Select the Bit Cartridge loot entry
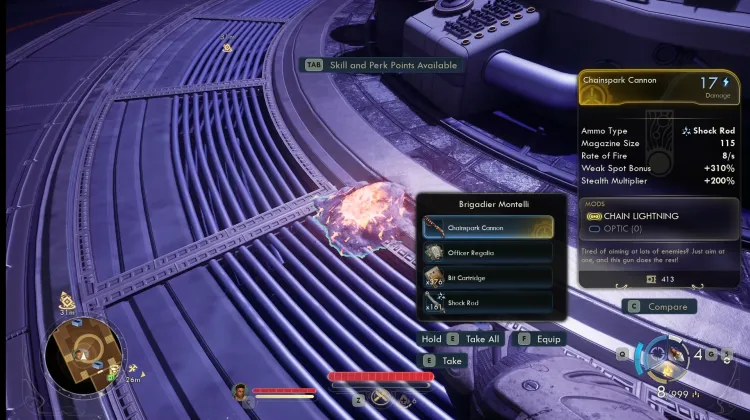The image size is (750, 420). (x=487, y=277)
